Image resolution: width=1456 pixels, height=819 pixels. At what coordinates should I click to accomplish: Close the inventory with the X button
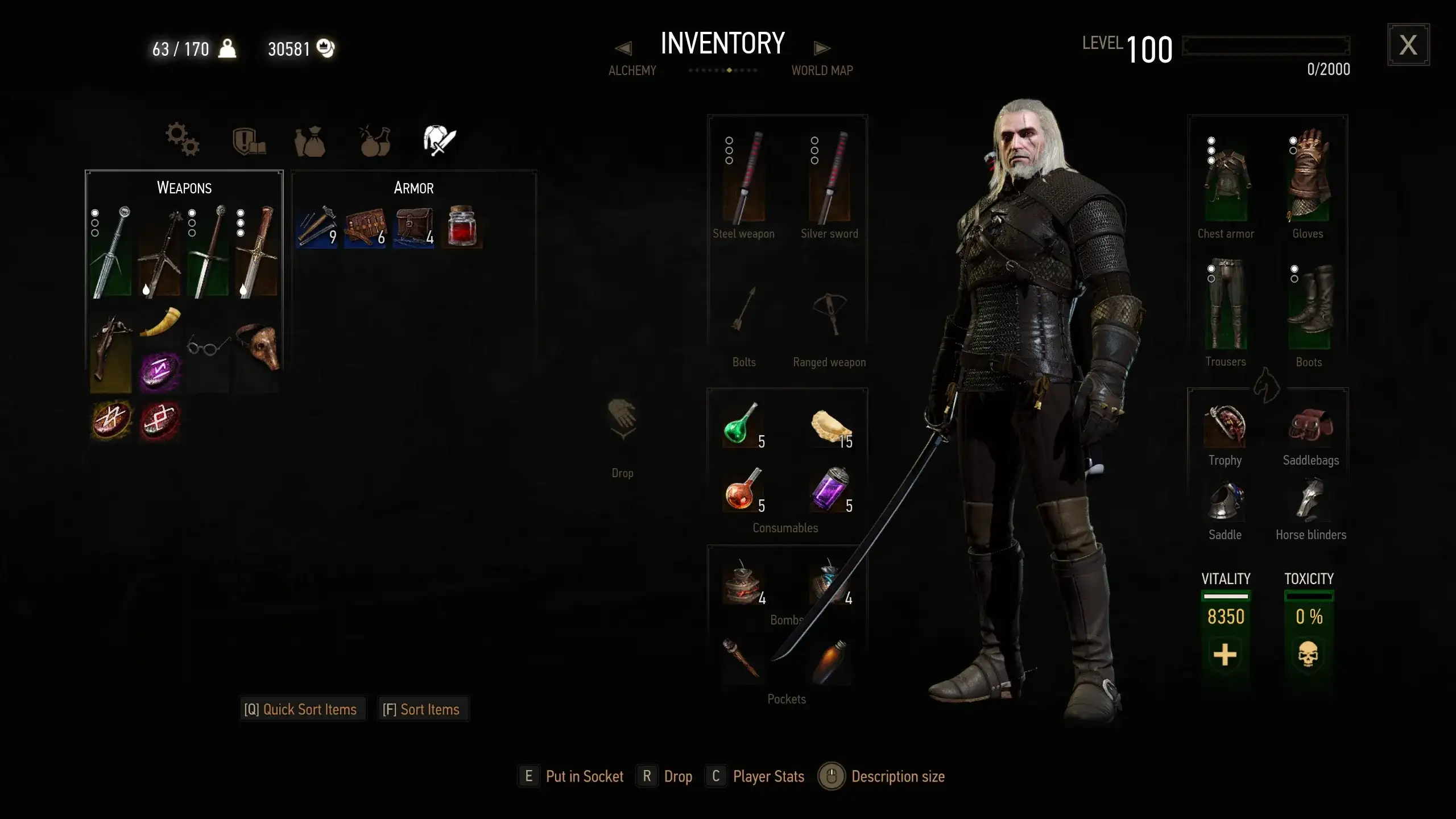coord(1408,45)
